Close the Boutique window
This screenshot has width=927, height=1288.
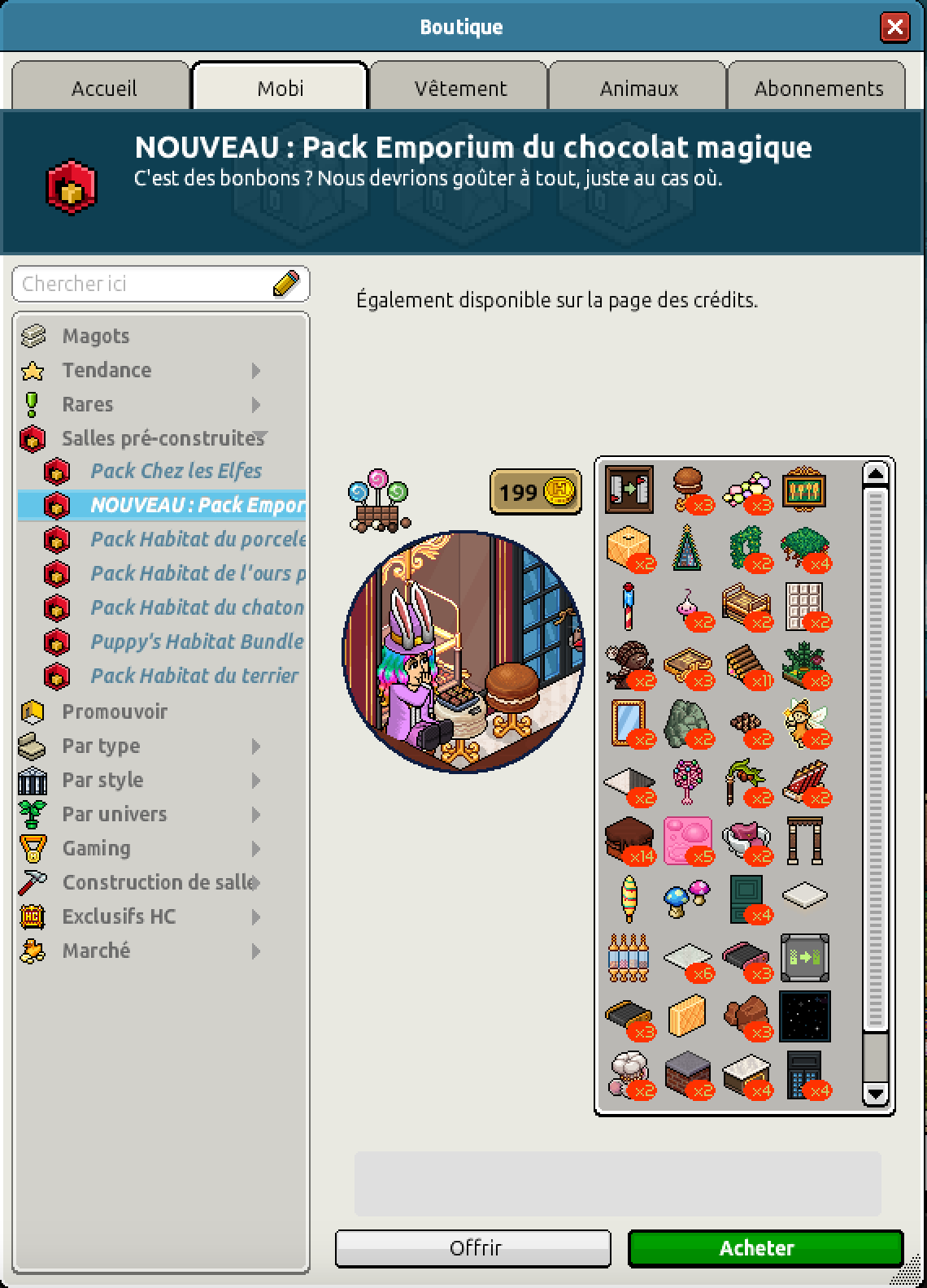coord(894,28)
